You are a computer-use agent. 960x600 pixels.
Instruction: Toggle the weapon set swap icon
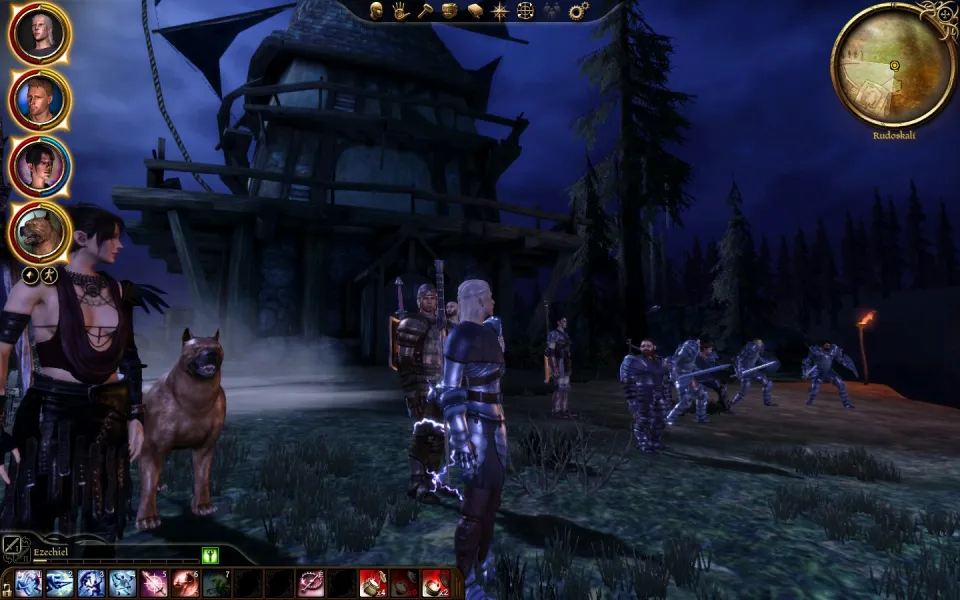point(12,546)
